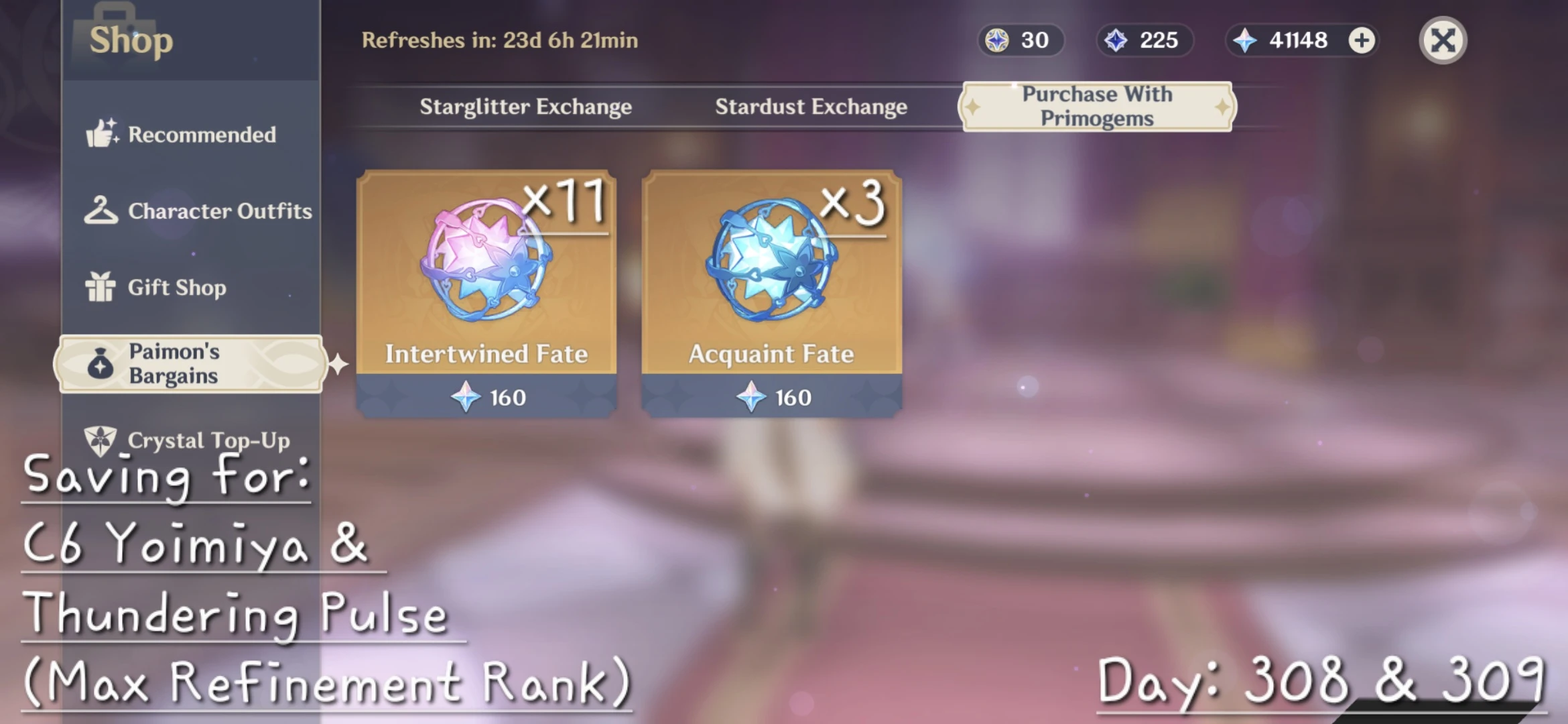Click the shop refresh timer text
The height and width of the screenshot is (724, 1568).
499,40
